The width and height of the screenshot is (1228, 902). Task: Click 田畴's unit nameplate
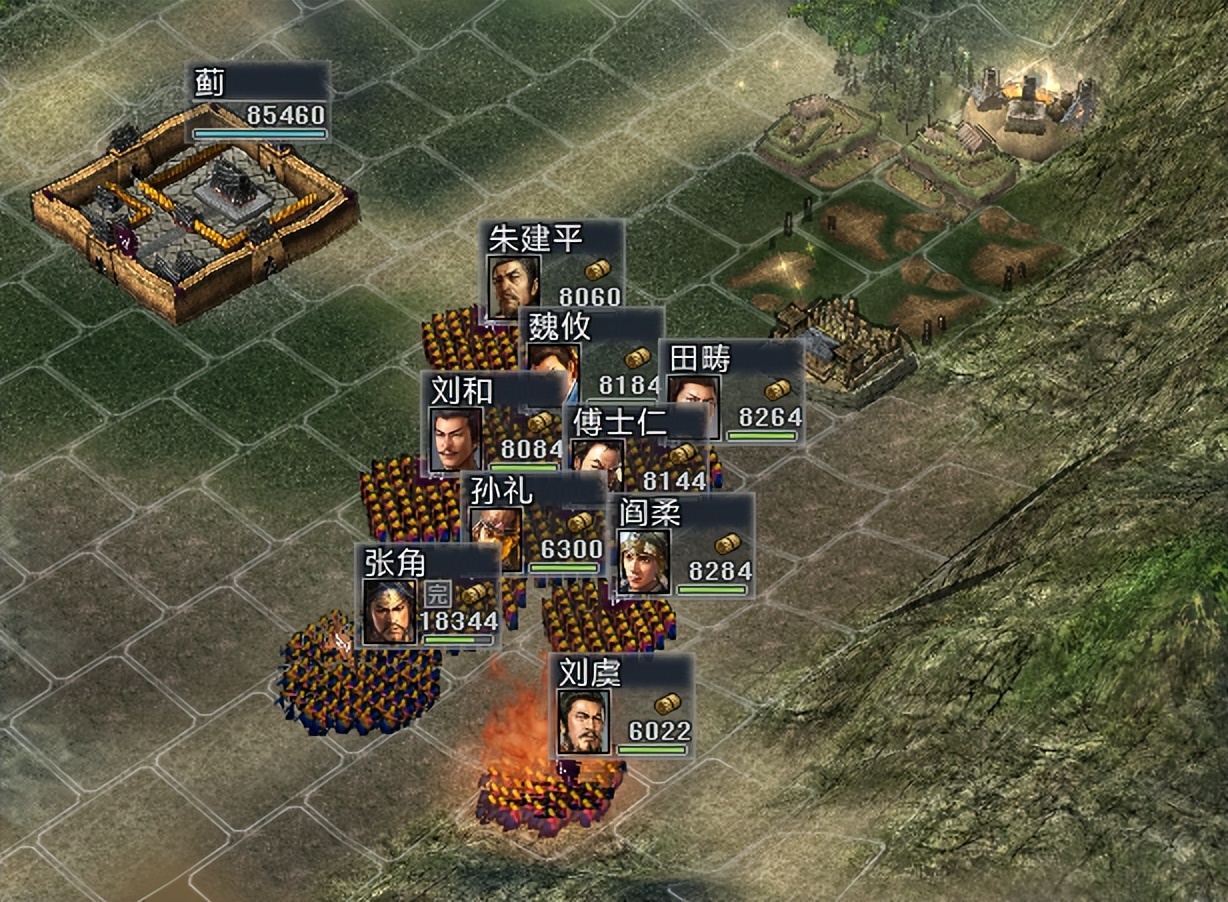pyautogui.click(x=731, y=390)
